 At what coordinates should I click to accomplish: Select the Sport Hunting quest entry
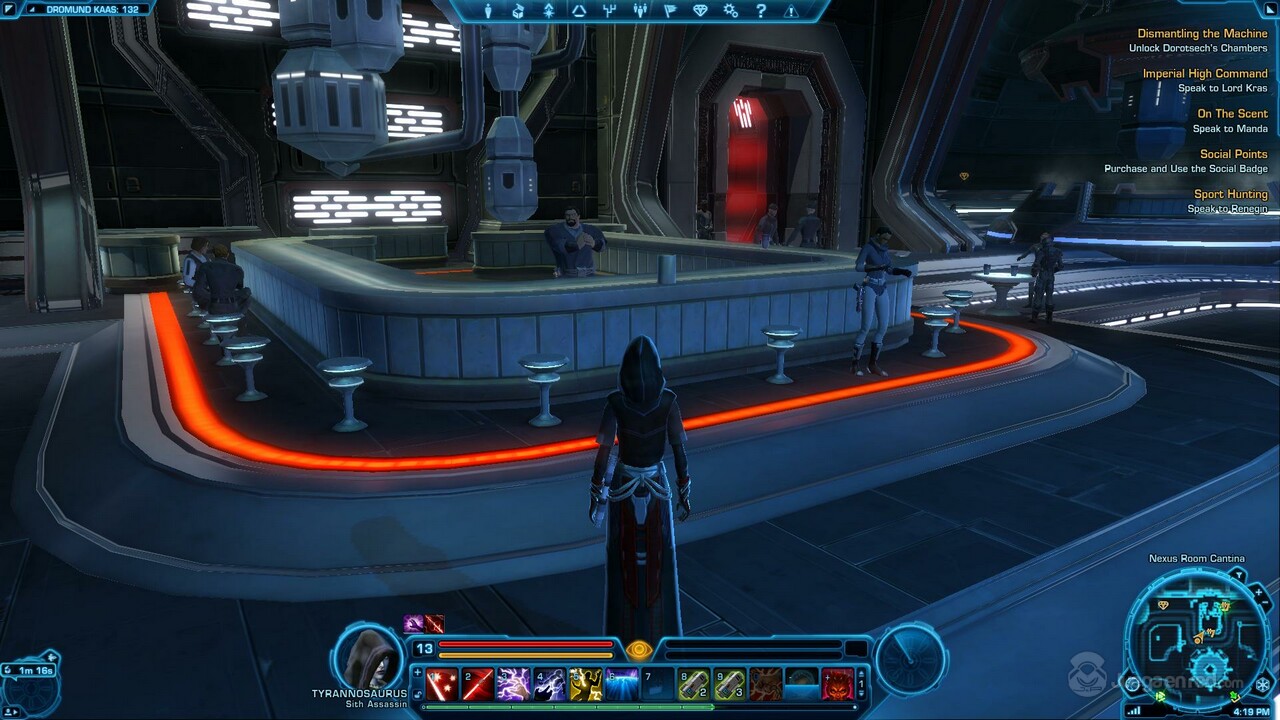(1233, 194)
